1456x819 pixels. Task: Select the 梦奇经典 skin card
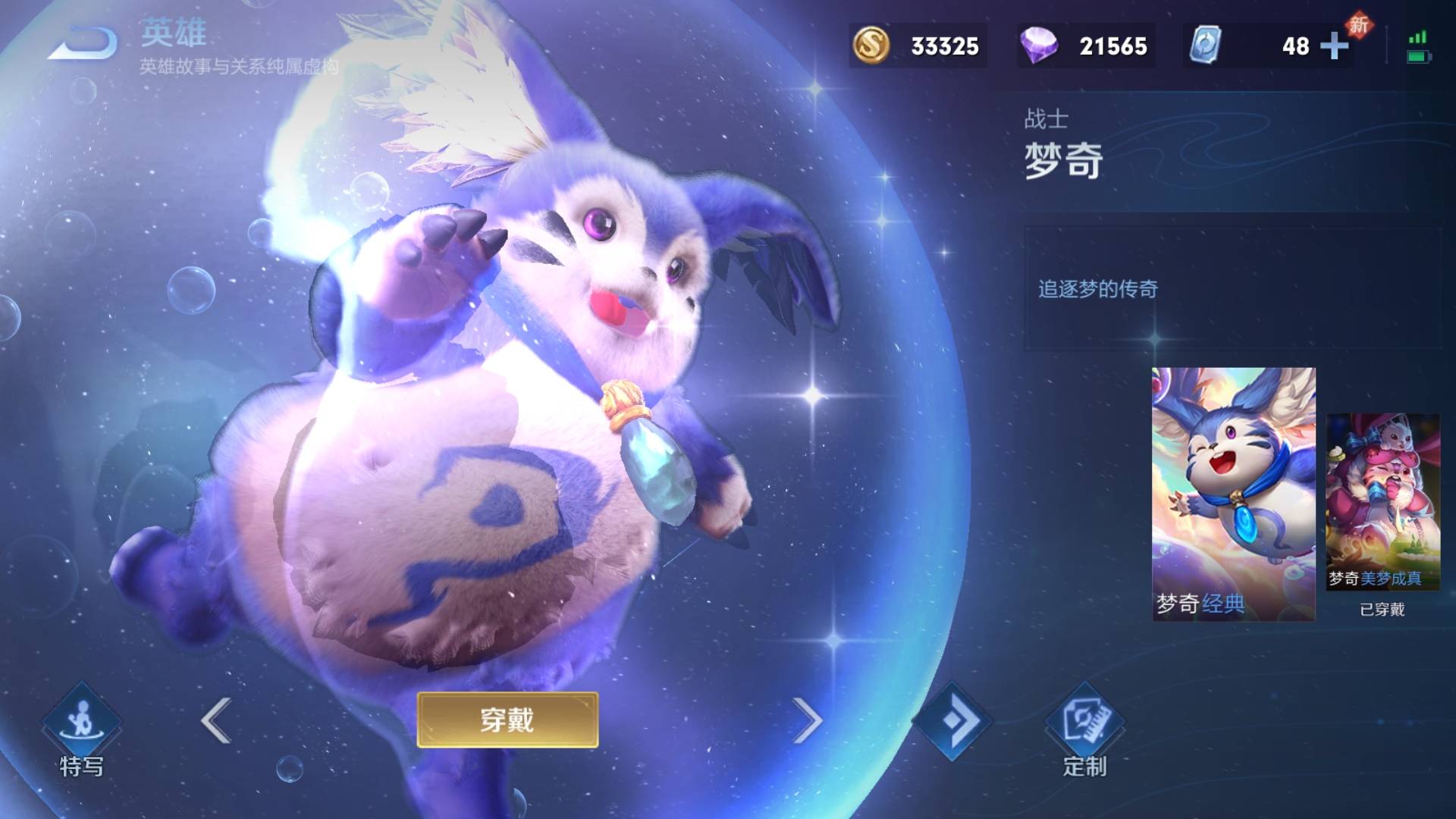1233,494
